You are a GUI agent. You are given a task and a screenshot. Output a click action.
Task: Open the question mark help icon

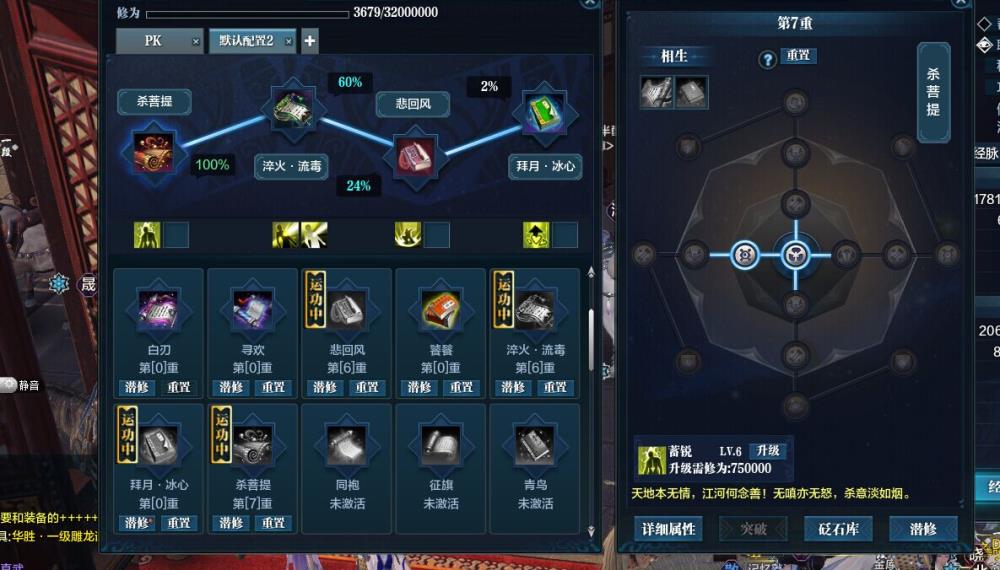point(768,60)
